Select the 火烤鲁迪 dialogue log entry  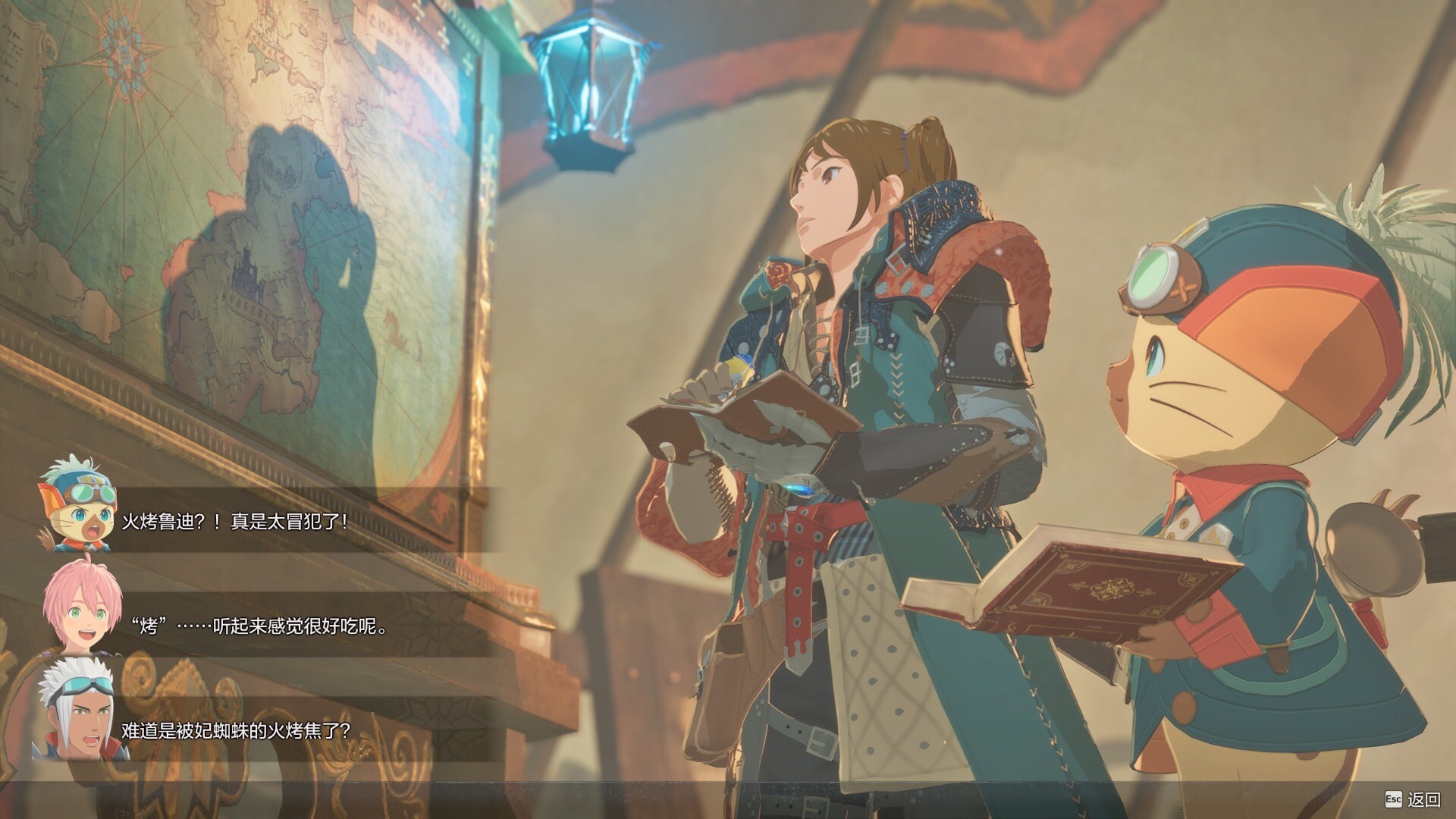[x=235, y=522]
